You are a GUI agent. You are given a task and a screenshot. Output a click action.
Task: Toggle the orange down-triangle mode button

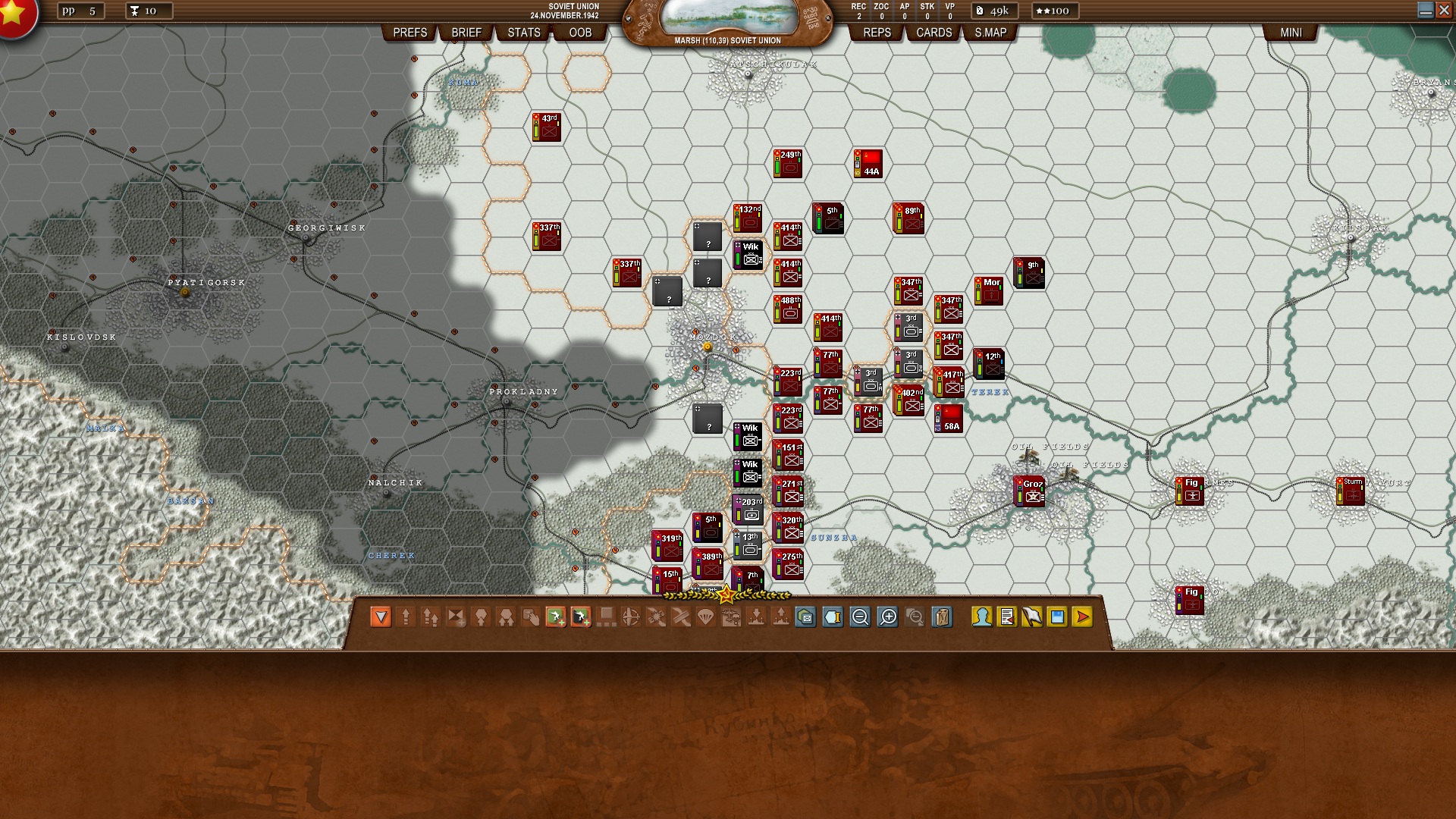point(380,618)
